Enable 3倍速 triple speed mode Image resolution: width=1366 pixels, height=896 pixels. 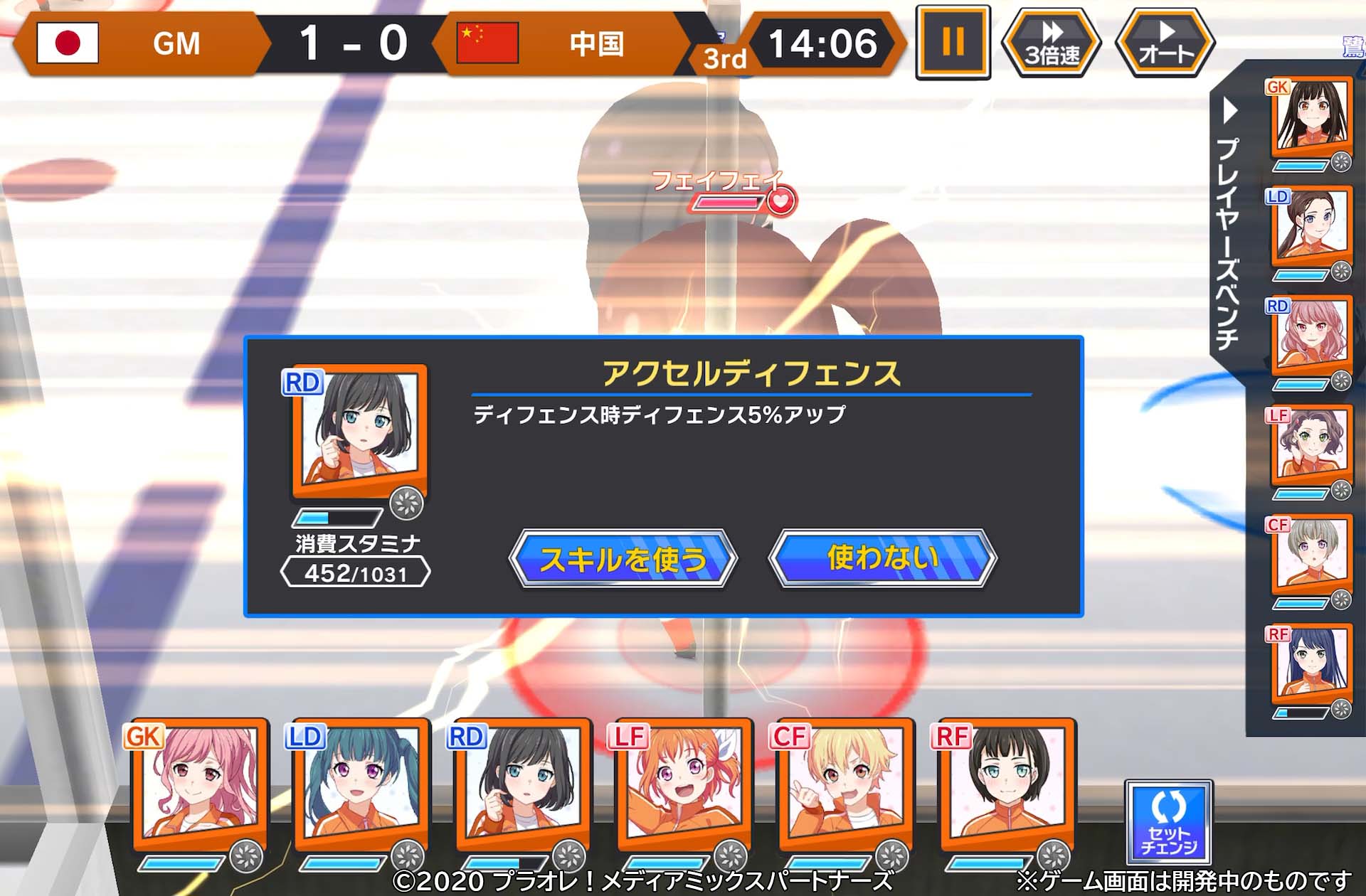1051,41
